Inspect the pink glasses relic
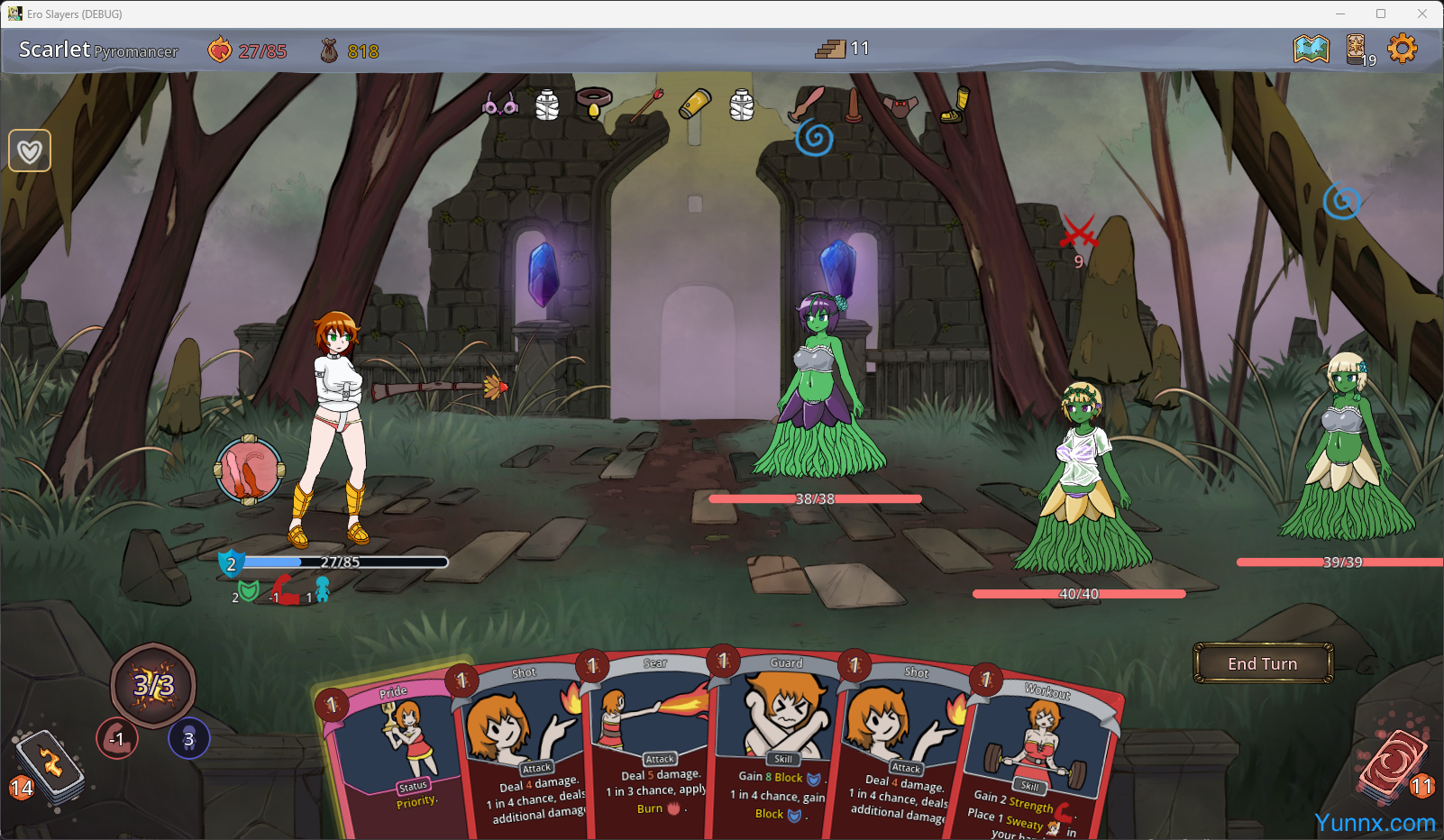 (x=499, y=105)
